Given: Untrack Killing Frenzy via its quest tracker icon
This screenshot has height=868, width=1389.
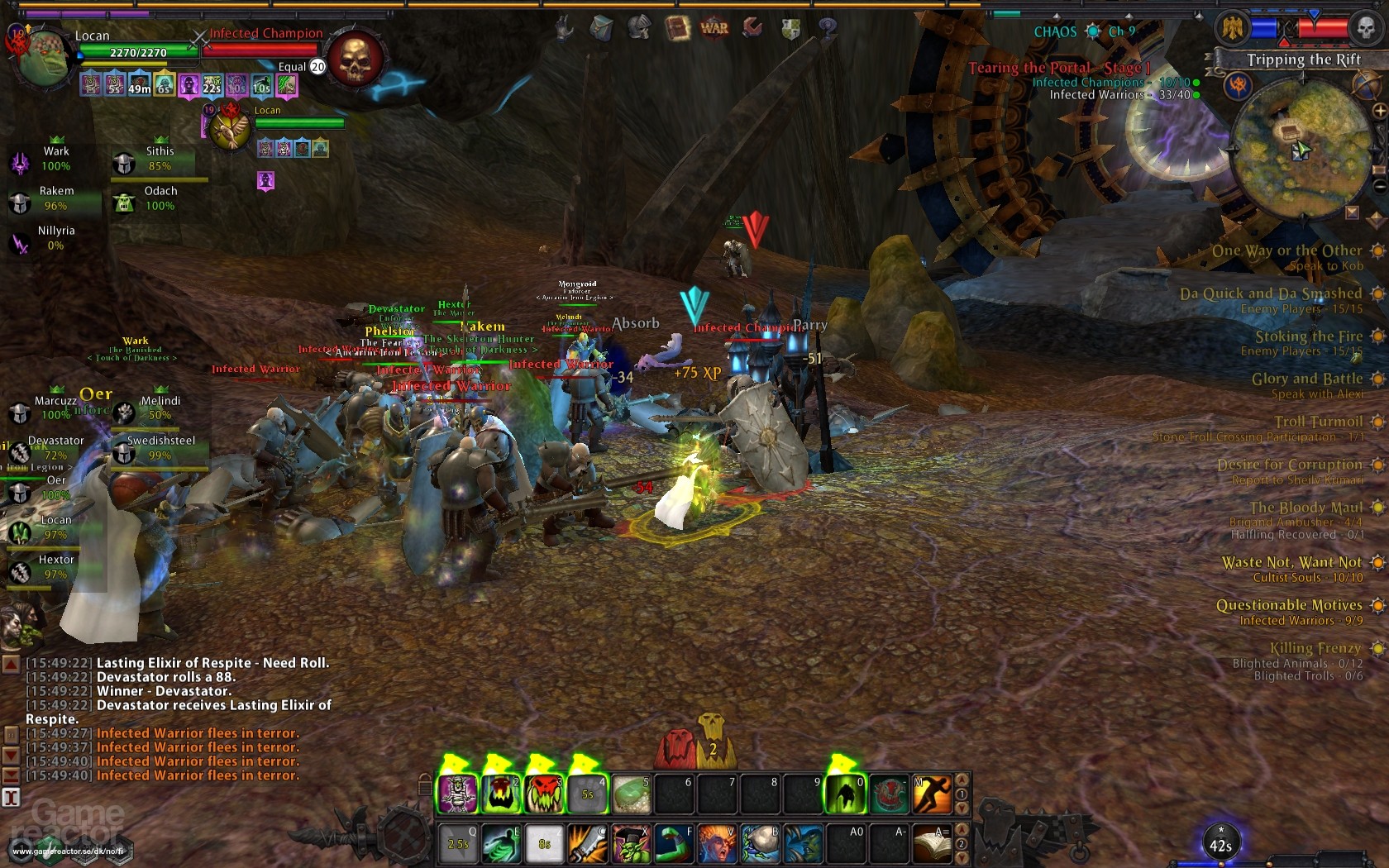Looking at the screenshot, I should pos(1377,648).
